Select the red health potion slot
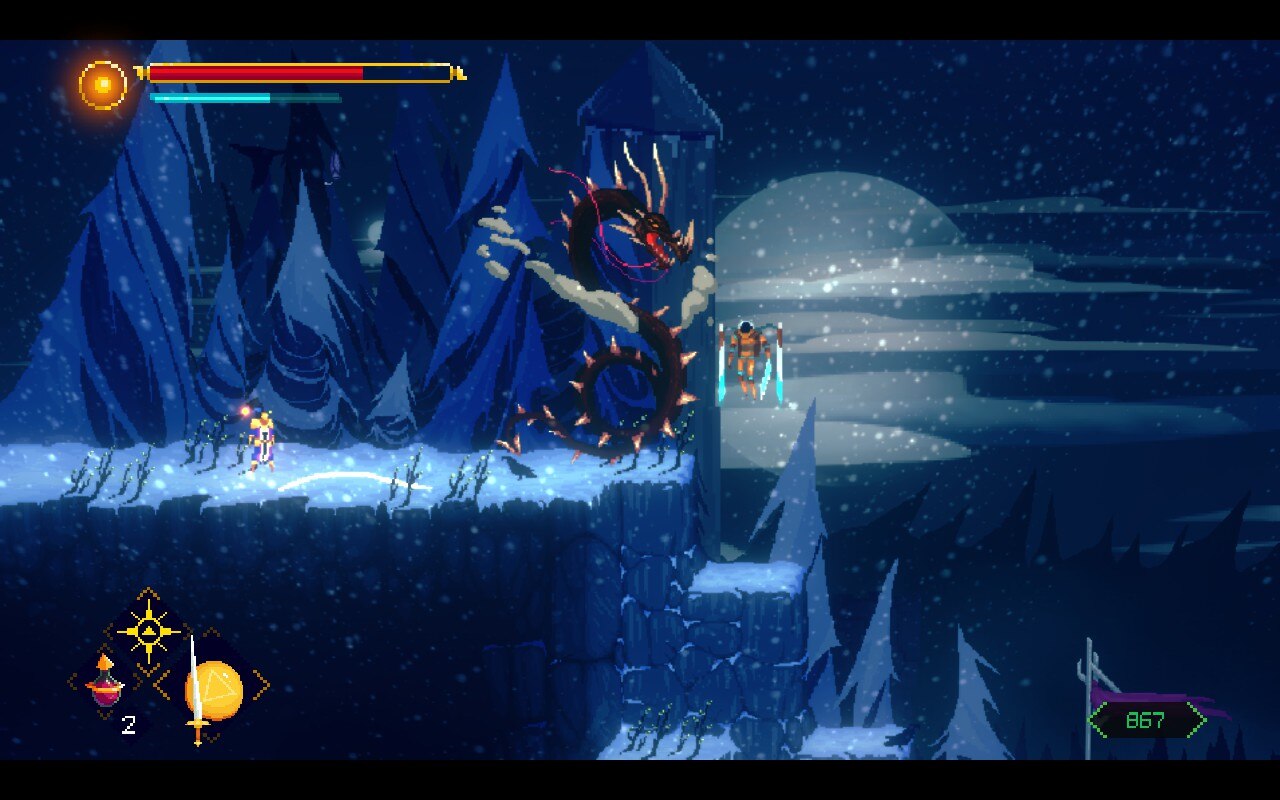 [105, 683]
